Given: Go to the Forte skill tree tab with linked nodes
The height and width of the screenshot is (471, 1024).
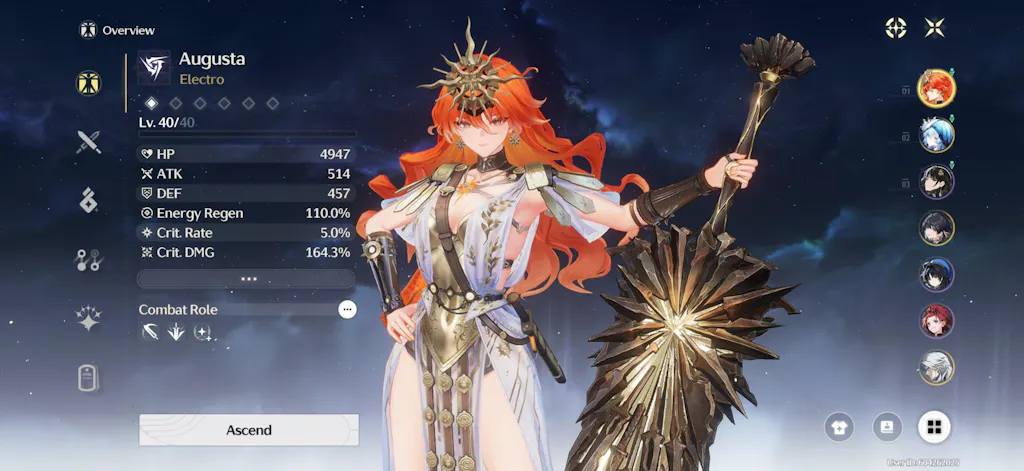Looking at the screenshot, I should click(x=90, y=260).
